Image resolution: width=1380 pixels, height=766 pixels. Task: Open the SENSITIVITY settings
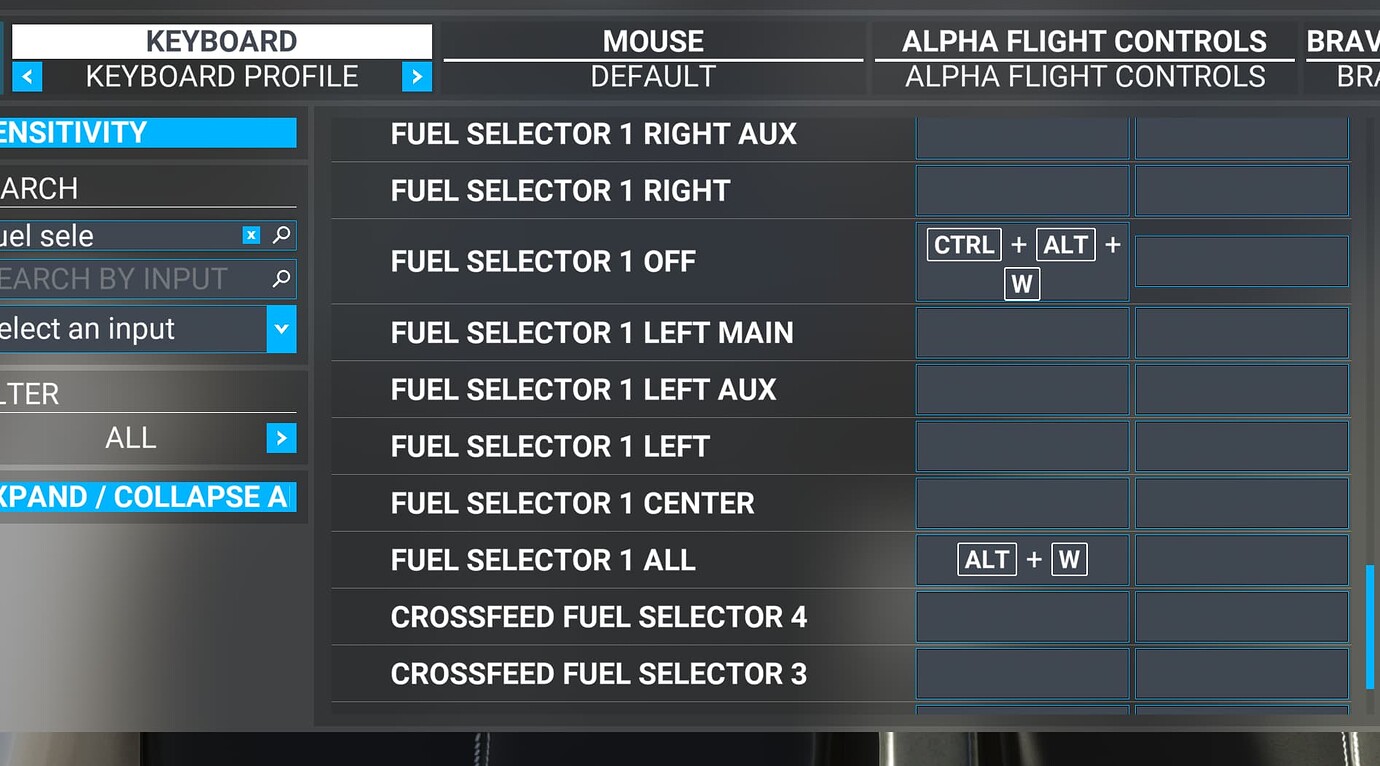[x=148, y=131]
